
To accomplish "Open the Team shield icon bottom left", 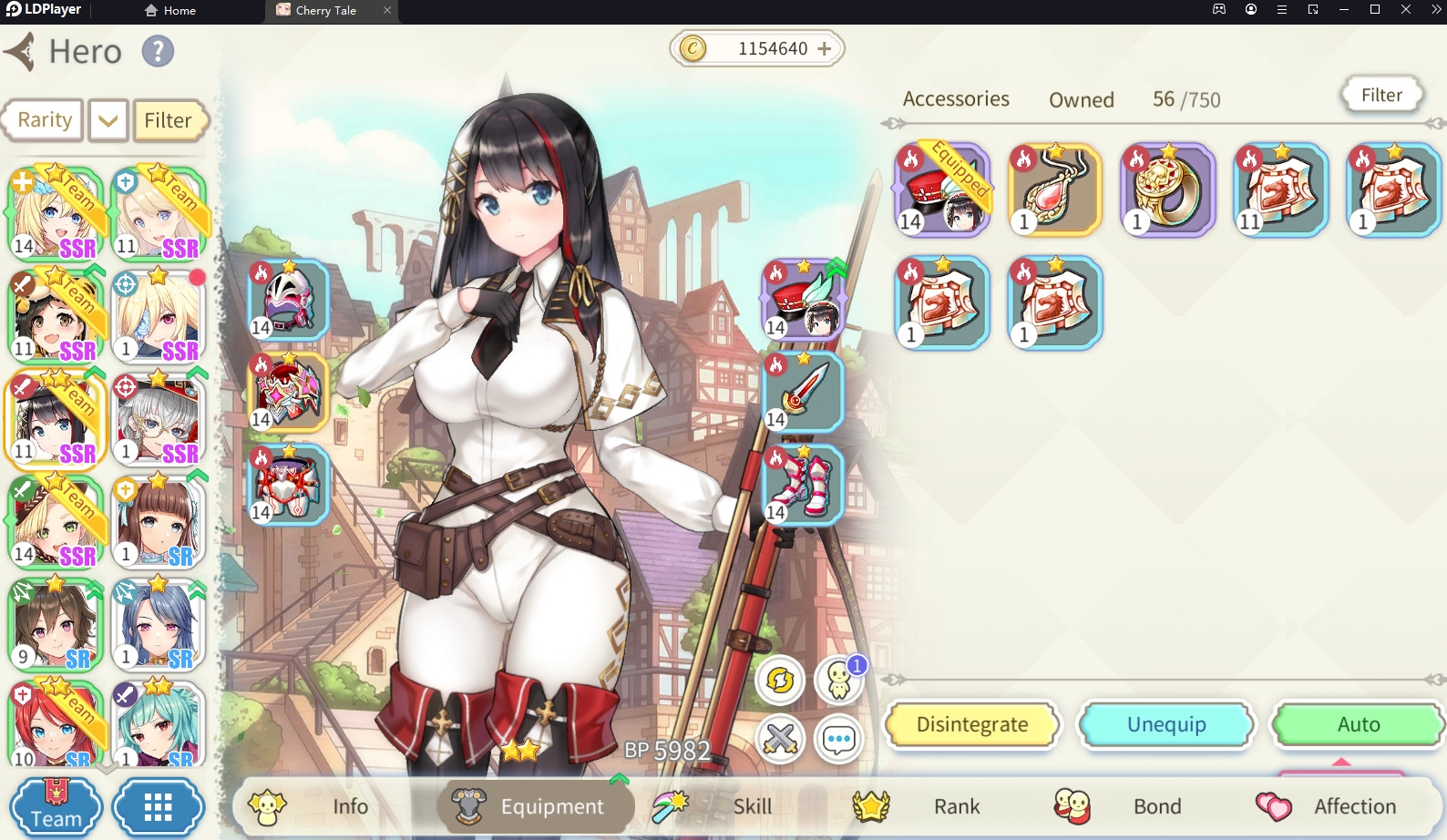I will point(56,806).
